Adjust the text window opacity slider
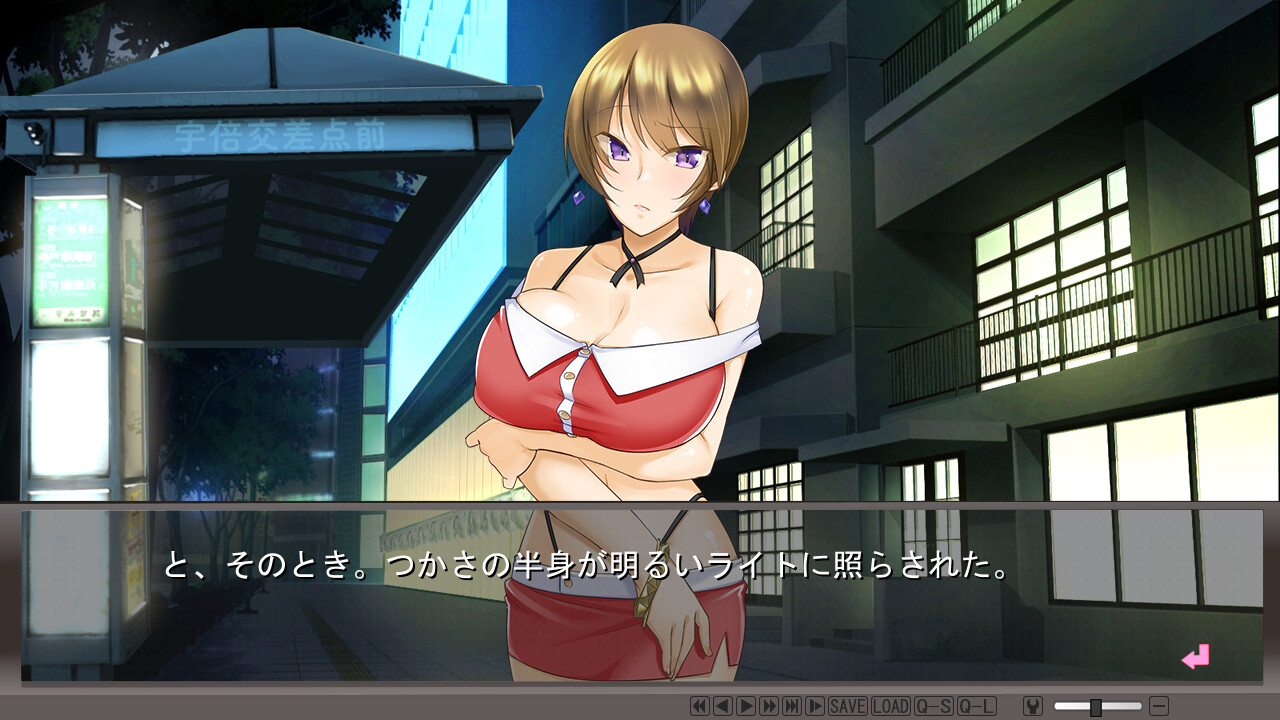Image resolution: width=1280 pixels, height=720 pixels. (x=1096, y=707)
